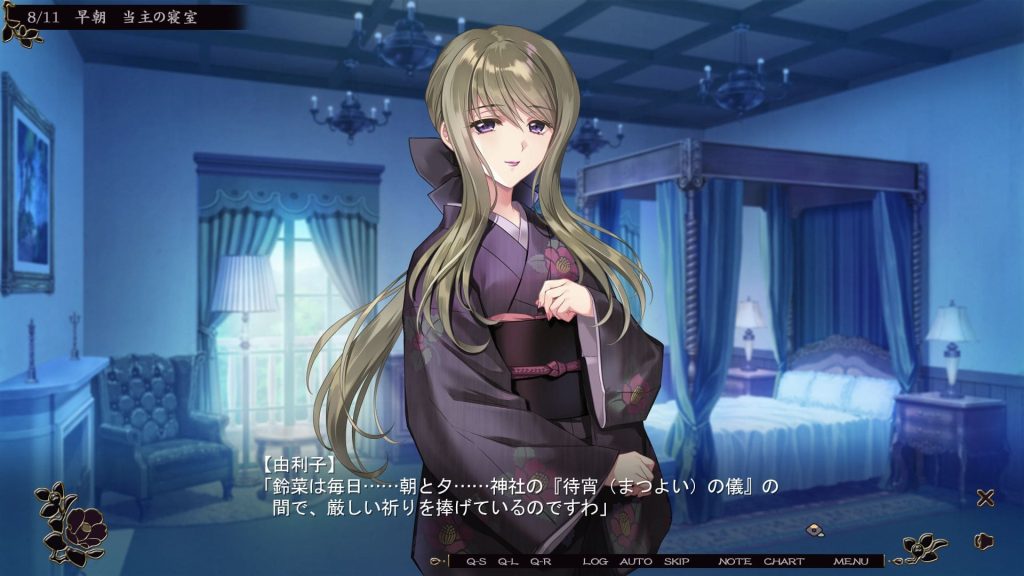Image resolution: width=1024 pixels, height=576 pixels.
Task: Activate SKIP mode
Action: click(x=677, y=562)
